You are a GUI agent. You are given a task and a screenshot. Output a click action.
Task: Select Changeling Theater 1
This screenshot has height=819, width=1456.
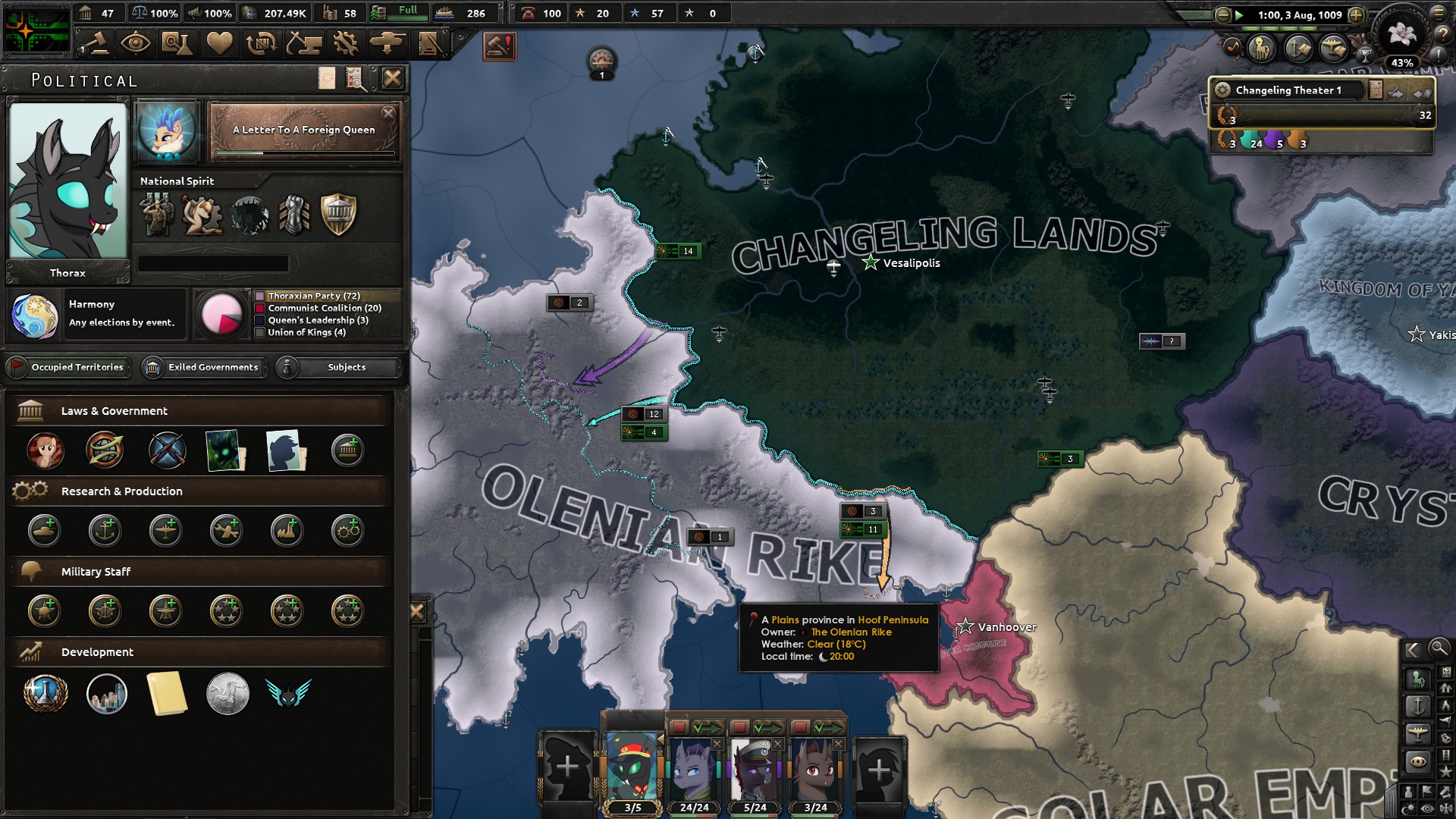coord(1288,90)
